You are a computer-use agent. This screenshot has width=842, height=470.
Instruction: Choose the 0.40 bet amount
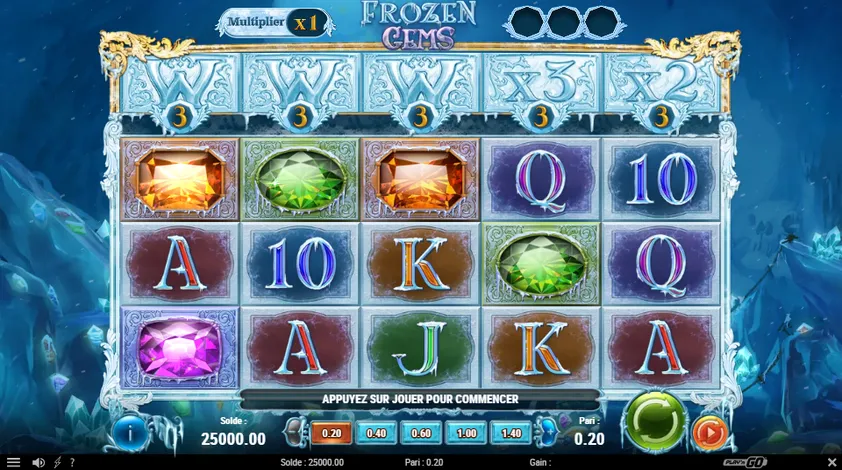click(x=377, y=433)
